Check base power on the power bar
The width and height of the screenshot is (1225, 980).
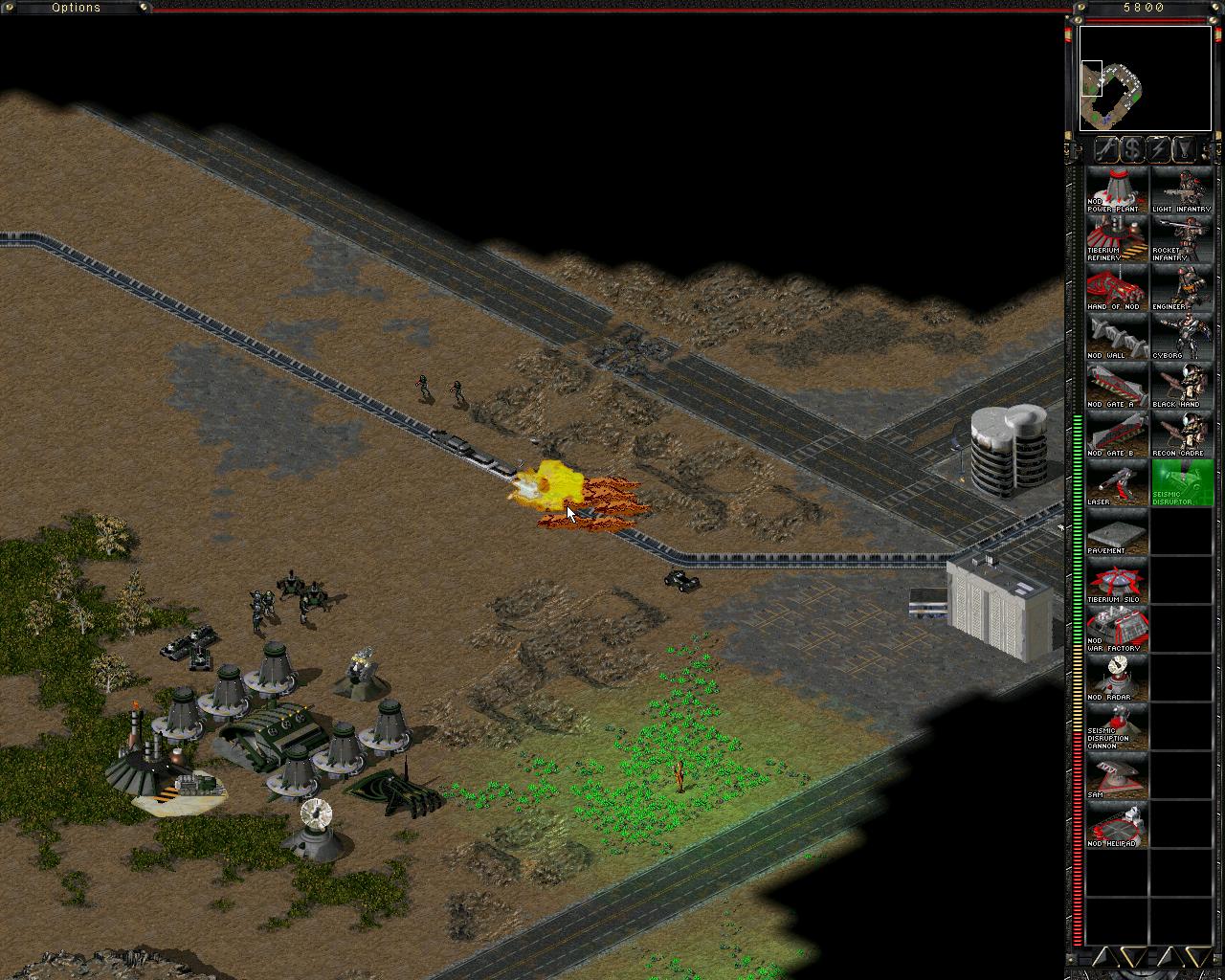click(x=1077, y=574)
